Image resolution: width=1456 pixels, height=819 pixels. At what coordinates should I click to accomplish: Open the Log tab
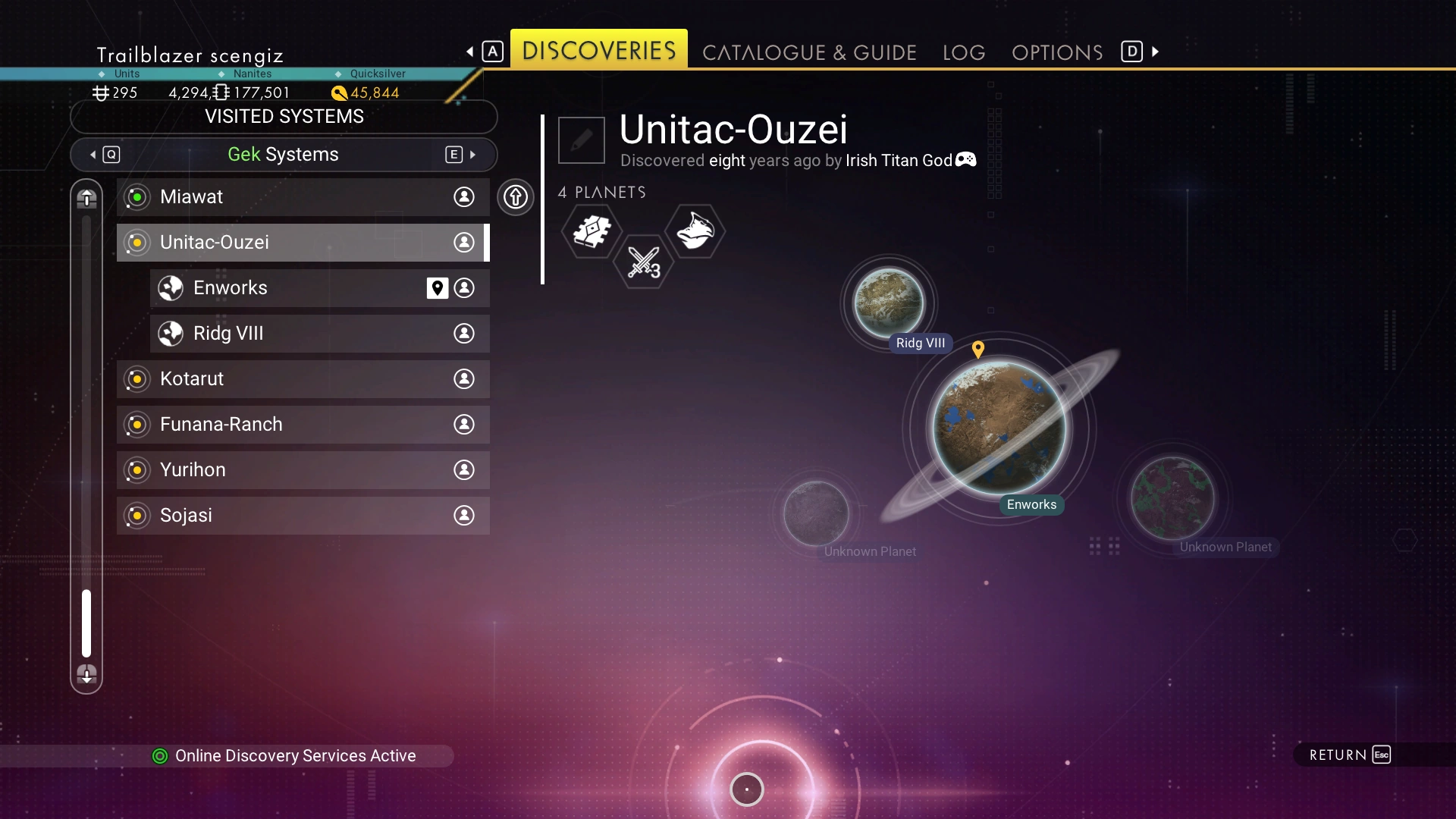[964, 52]
